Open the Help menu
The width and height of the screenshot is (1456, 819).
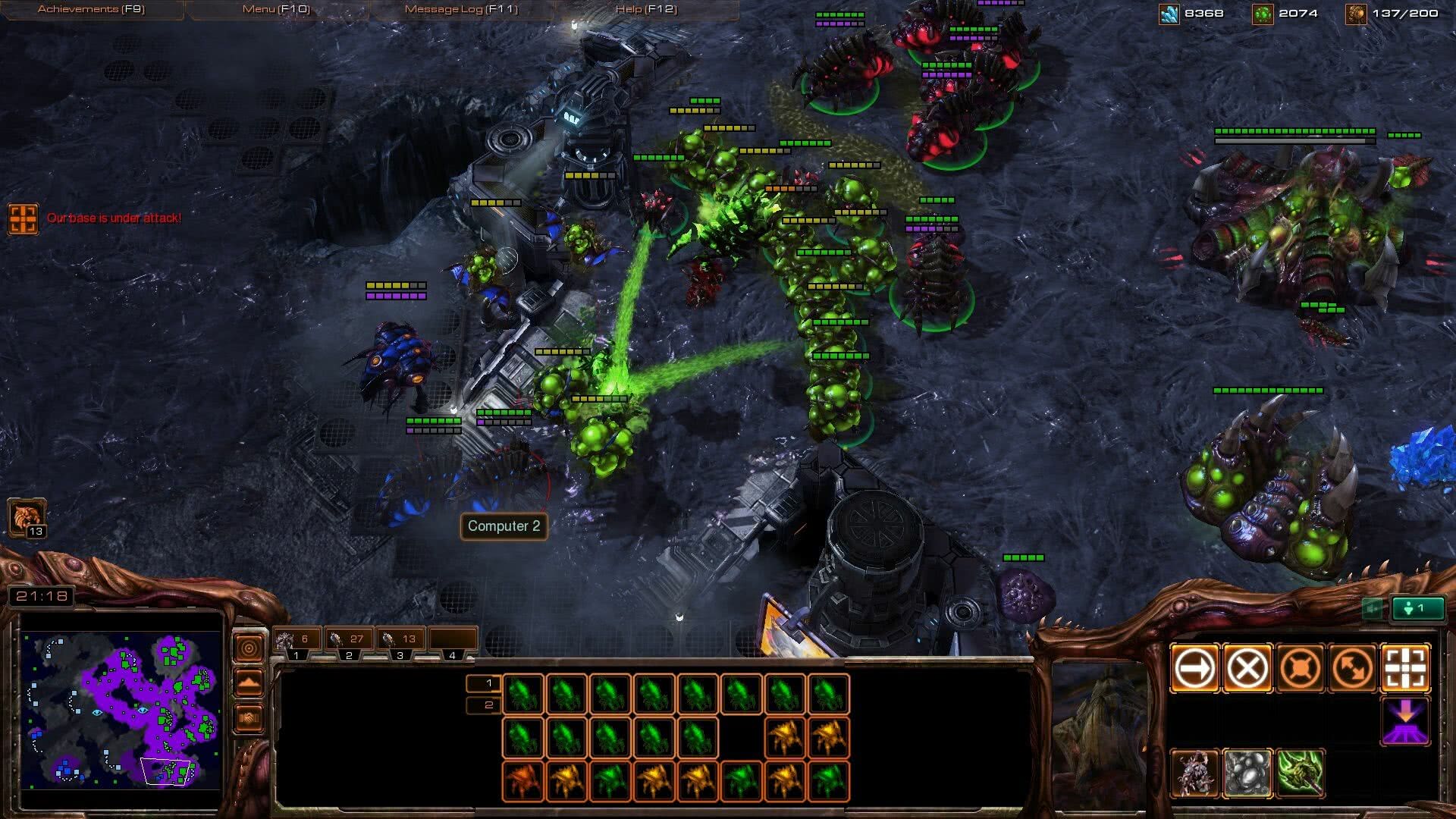click(646, 9)
